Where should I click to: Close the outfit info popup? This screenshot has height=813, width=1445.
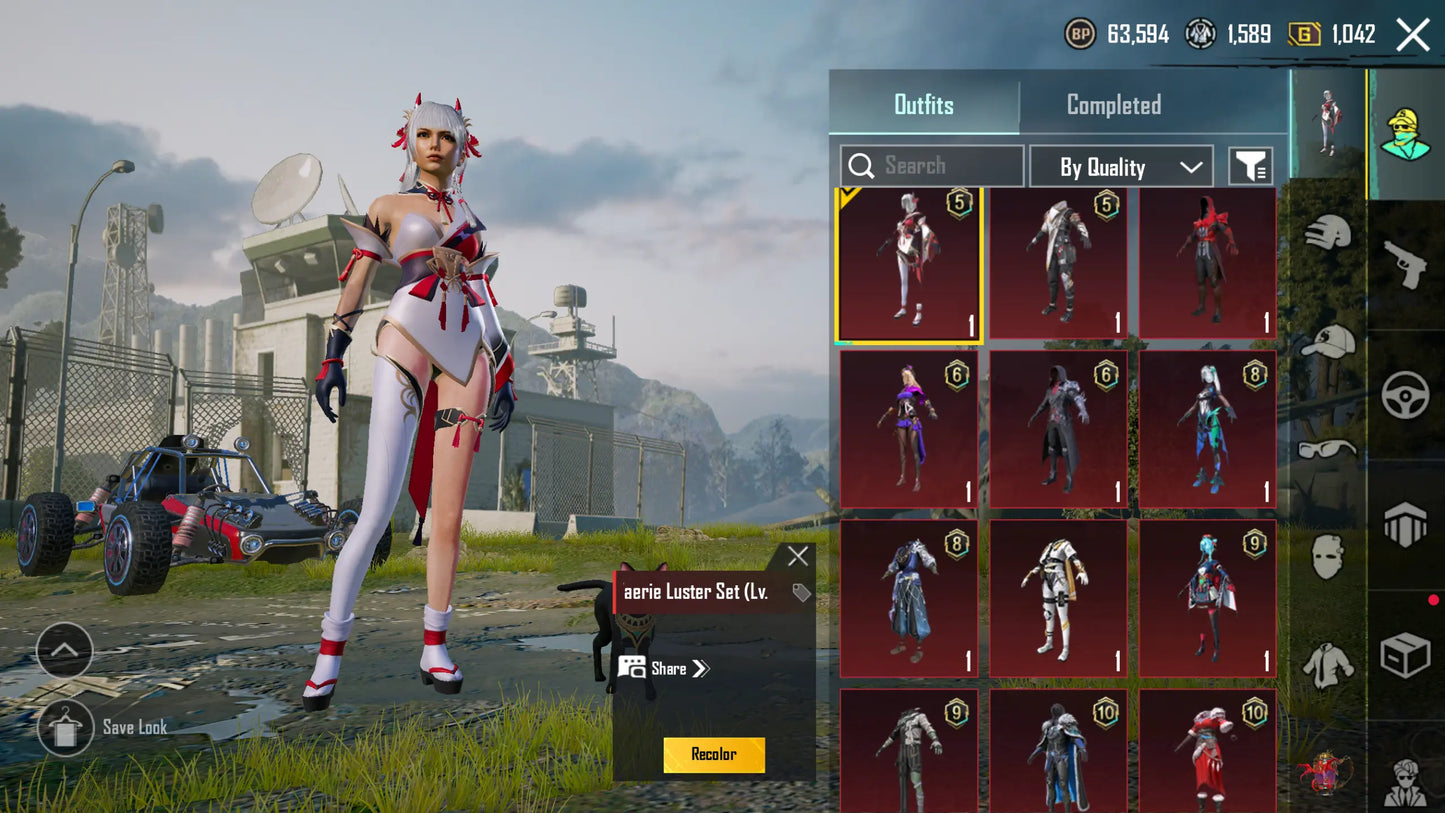[x=797, y=557]
